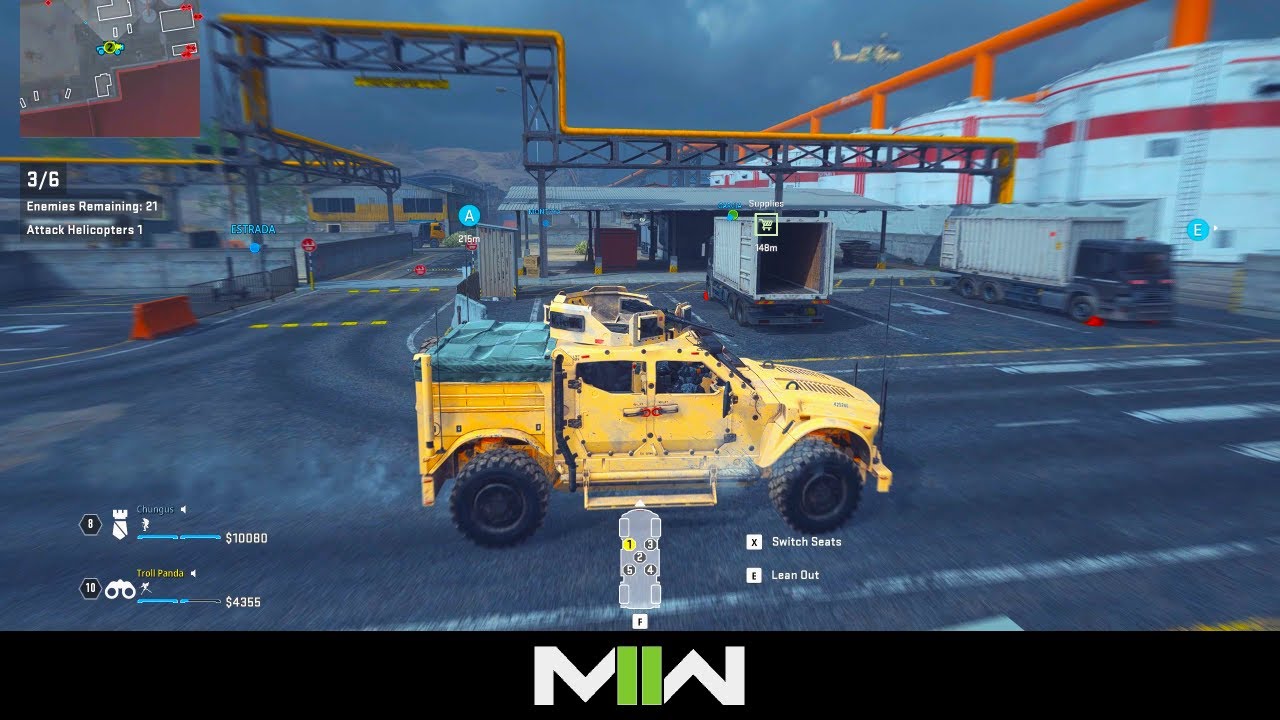Click Troll Panda's level 10 hexagon badge

point(90,586)
